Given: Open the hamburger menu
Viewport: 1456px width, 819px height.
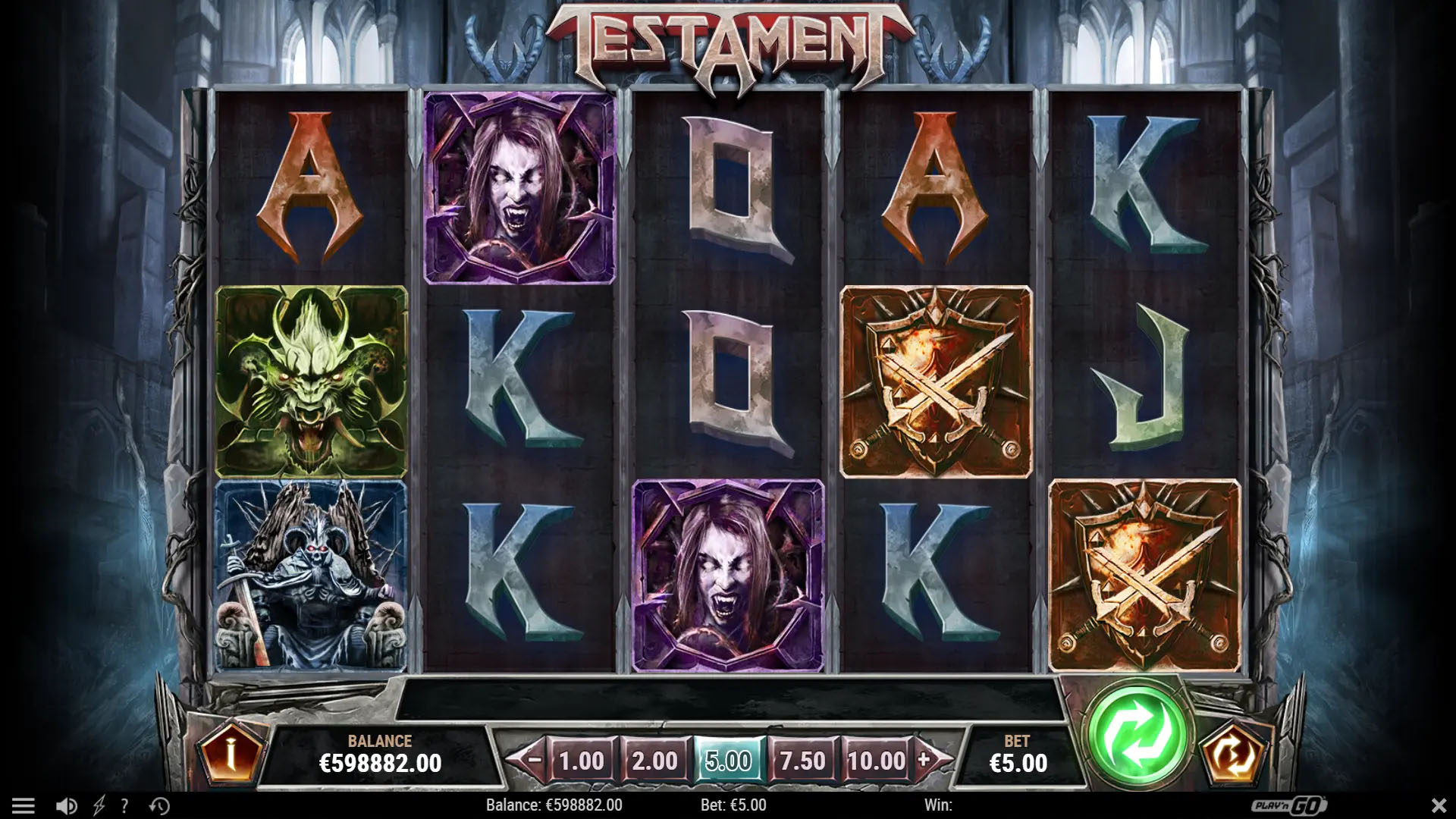Looking at the screenshot, I should (x=24, y=805).
